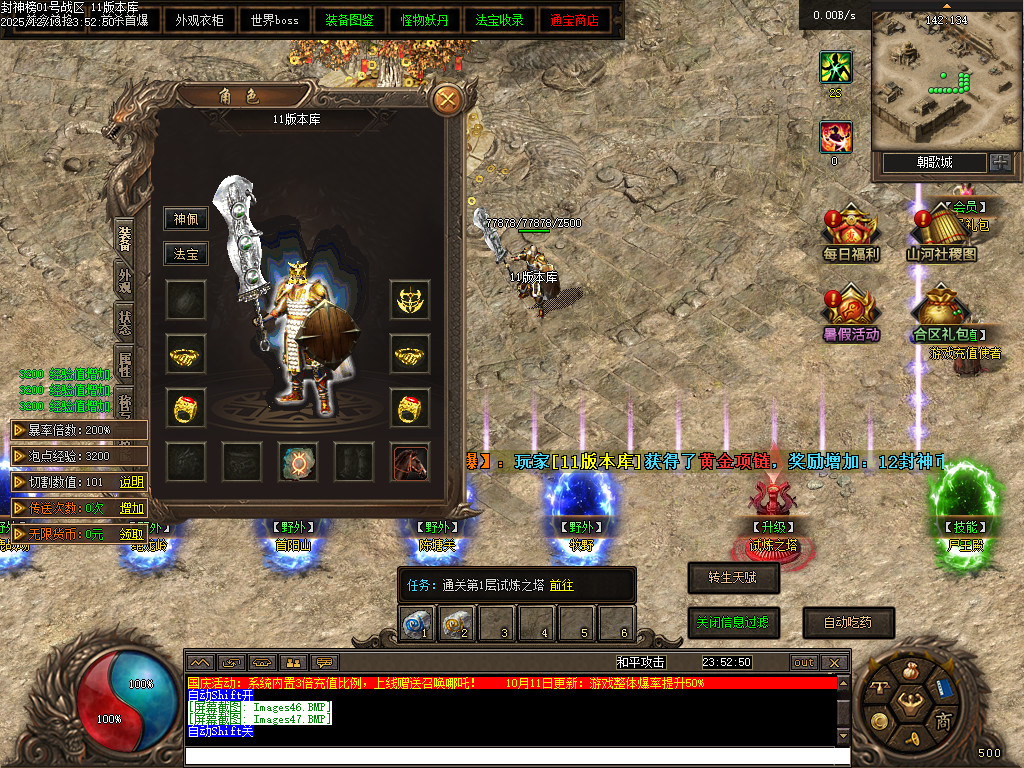Use the item in hotbar slot 1
The height and width of the screenshot is (768, 1024).
tap(417, 622)
